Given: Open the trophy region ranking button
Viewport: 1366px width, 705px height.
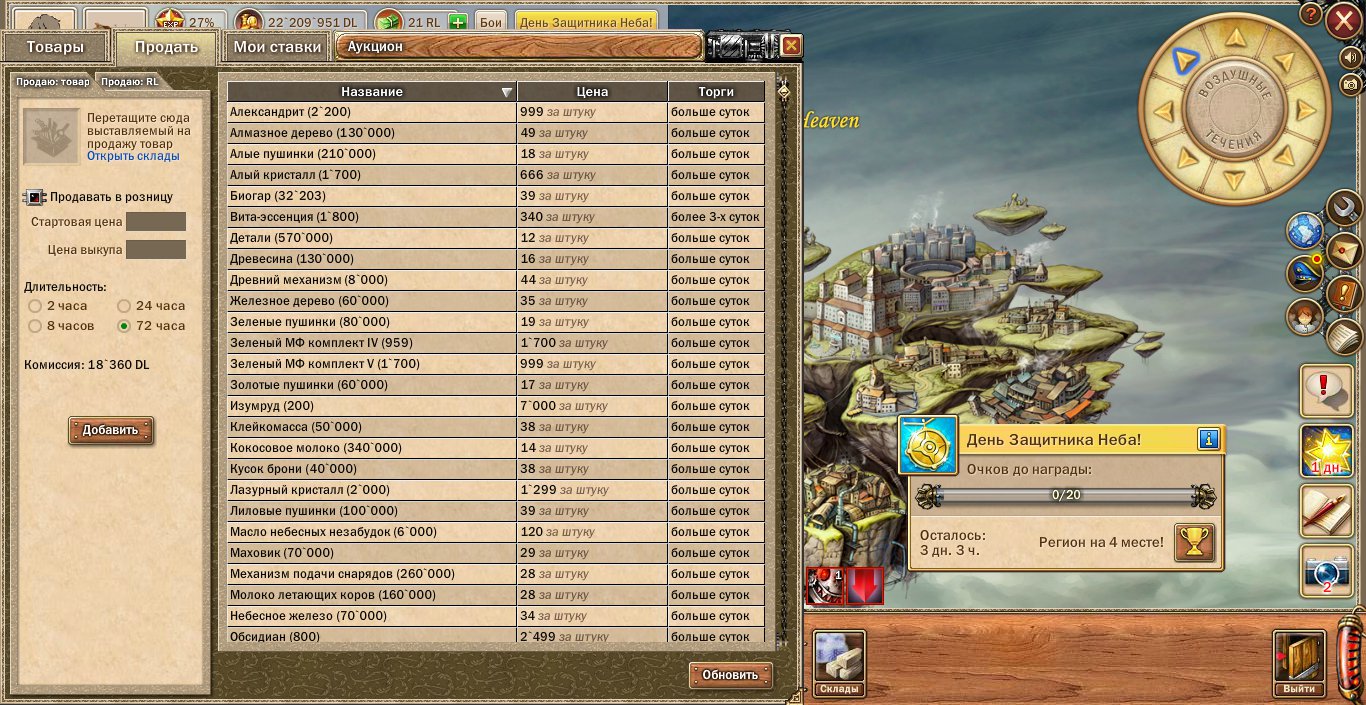Looking at the screenshot, I should (x=1194, y=542).
